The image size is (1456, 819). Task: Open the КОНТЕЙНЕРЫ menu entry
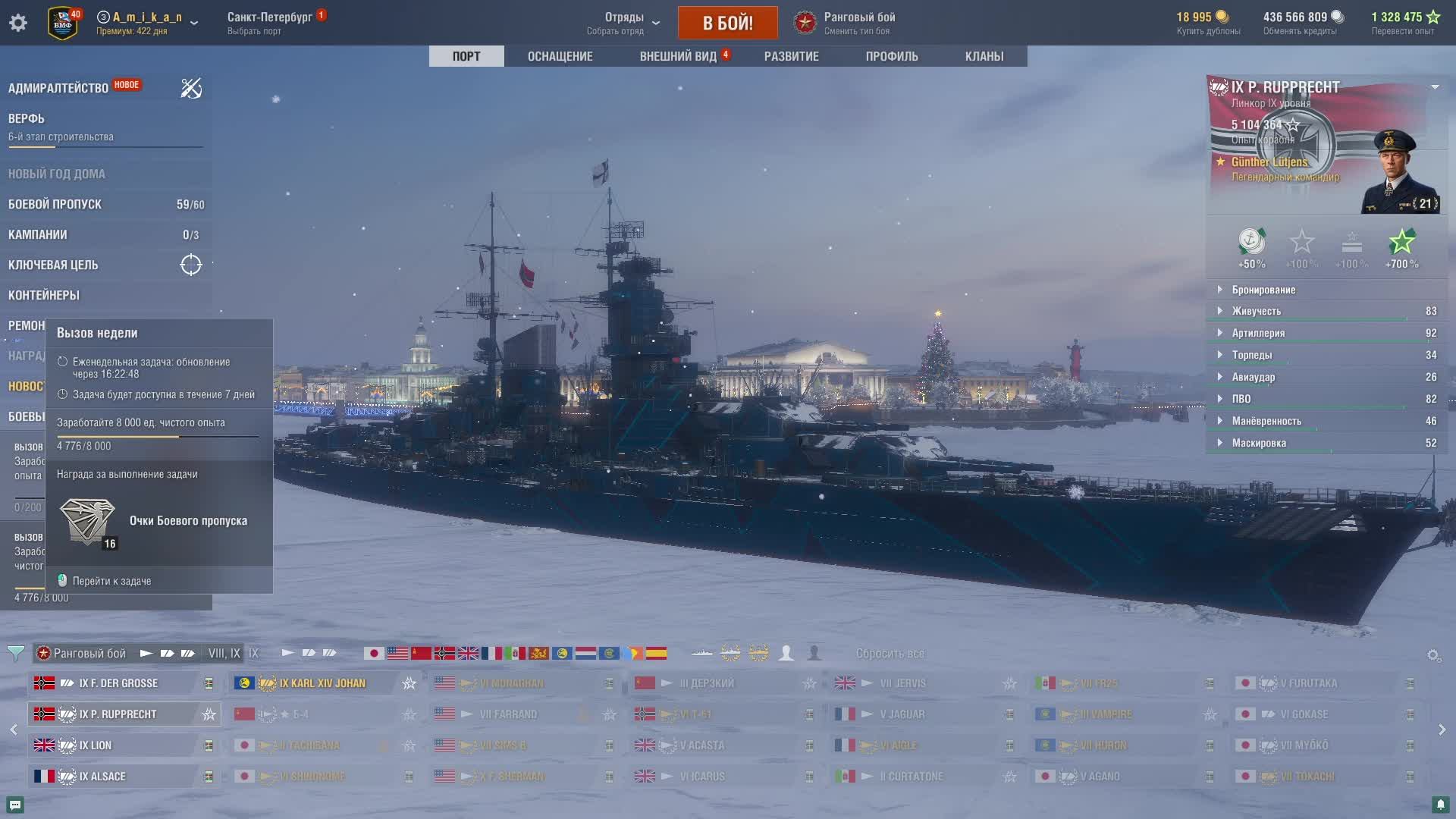tap(44, 295)
